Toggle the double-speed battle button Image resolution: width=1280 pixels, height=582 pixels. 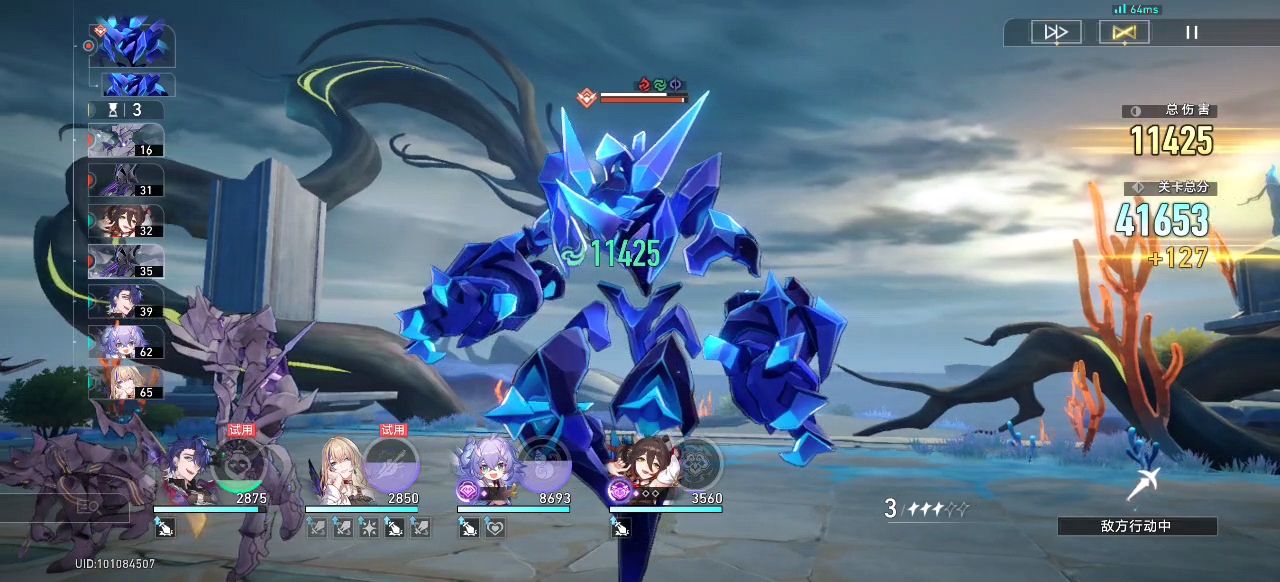pyautogui.click(x=1056, y=32)
